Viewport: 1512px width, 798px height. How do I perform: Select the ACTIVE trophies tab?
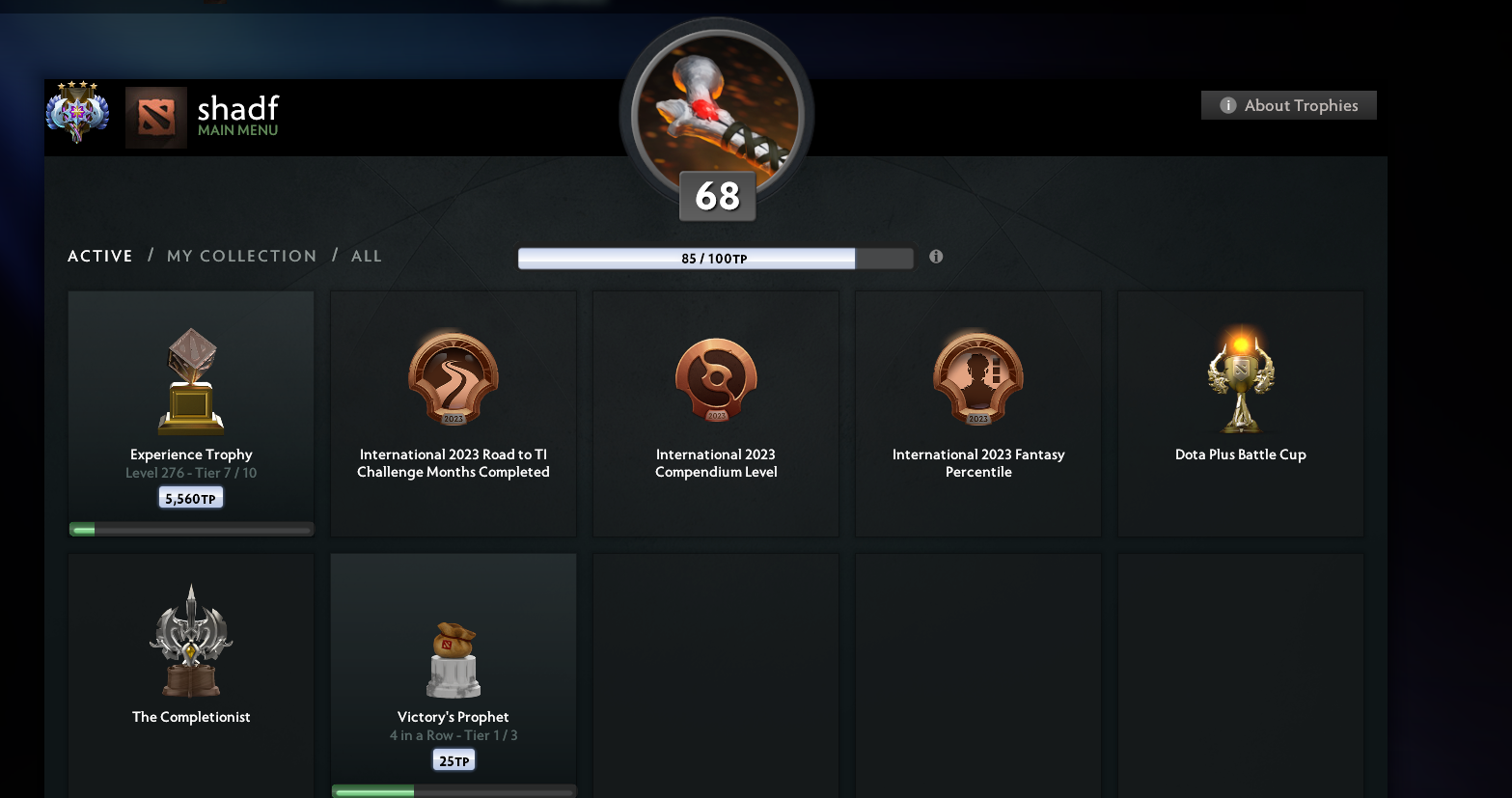(99, 255)
